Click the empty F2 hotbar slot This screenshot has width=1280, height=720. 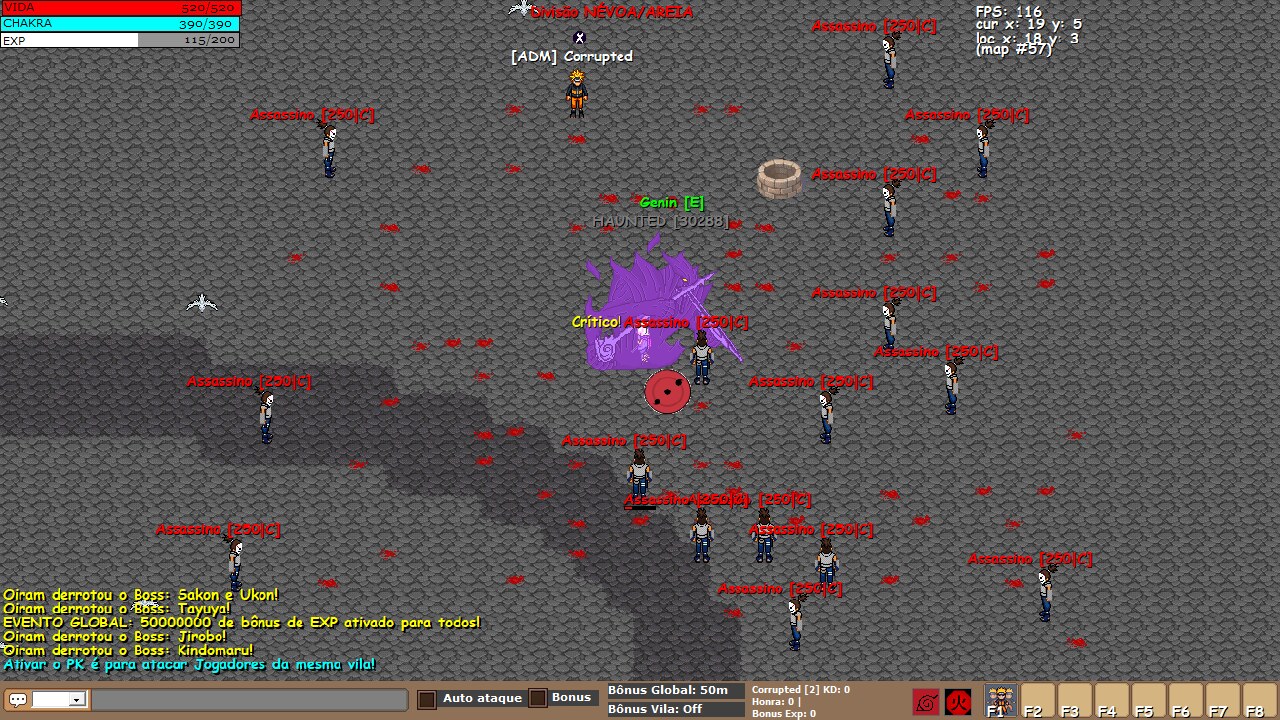point(1038,700)
